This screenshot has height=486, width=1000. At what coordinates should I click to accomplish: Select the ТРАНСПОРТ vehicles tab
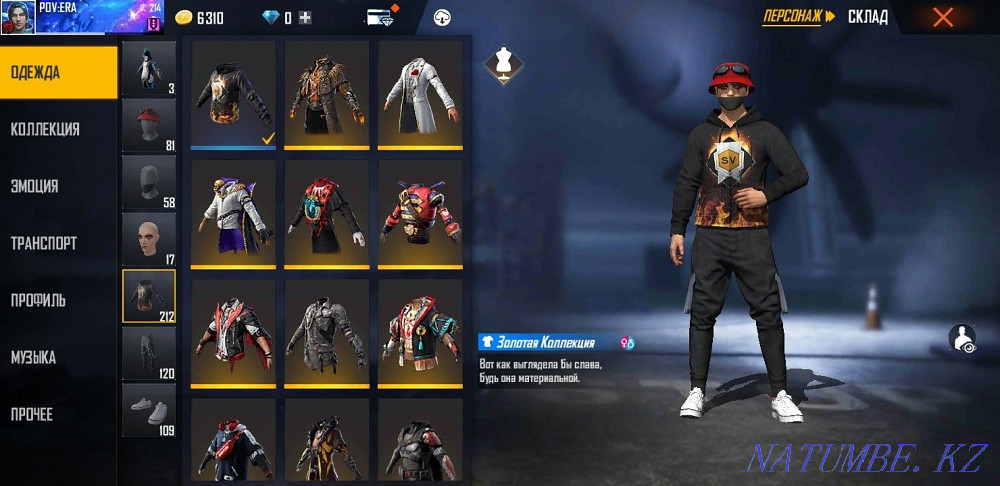tap(58, 243)
